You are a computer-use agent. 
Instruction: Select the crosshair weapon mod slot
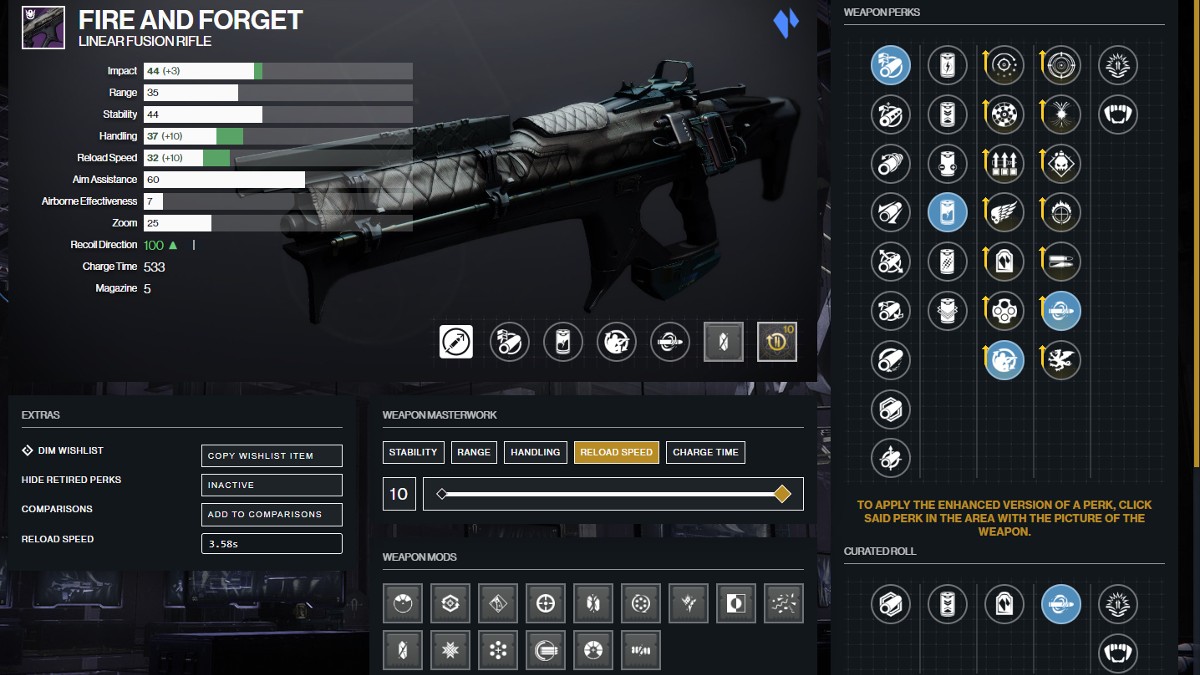click(x=546, y=604)
